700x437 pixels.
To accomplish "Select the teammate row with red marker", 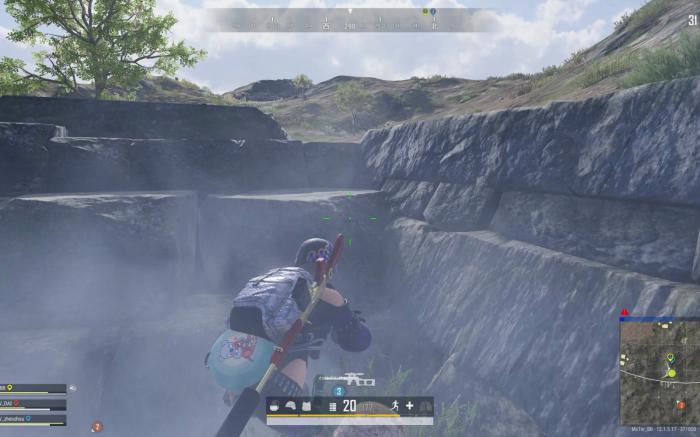I will pyautogui.click(x=33, y=404).
